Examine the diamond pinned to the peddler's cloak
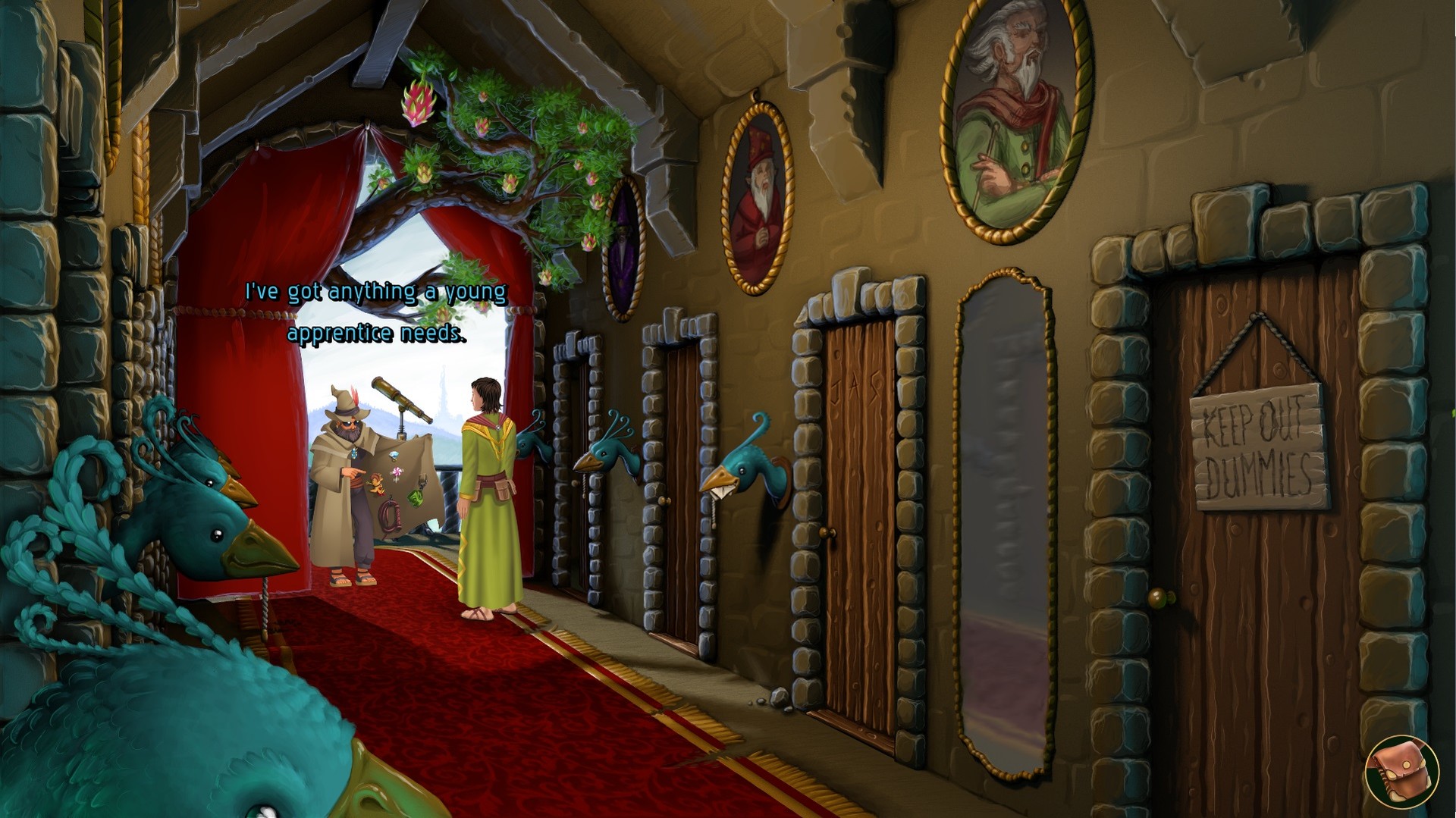1456x818 pixels. coord(393,455)
